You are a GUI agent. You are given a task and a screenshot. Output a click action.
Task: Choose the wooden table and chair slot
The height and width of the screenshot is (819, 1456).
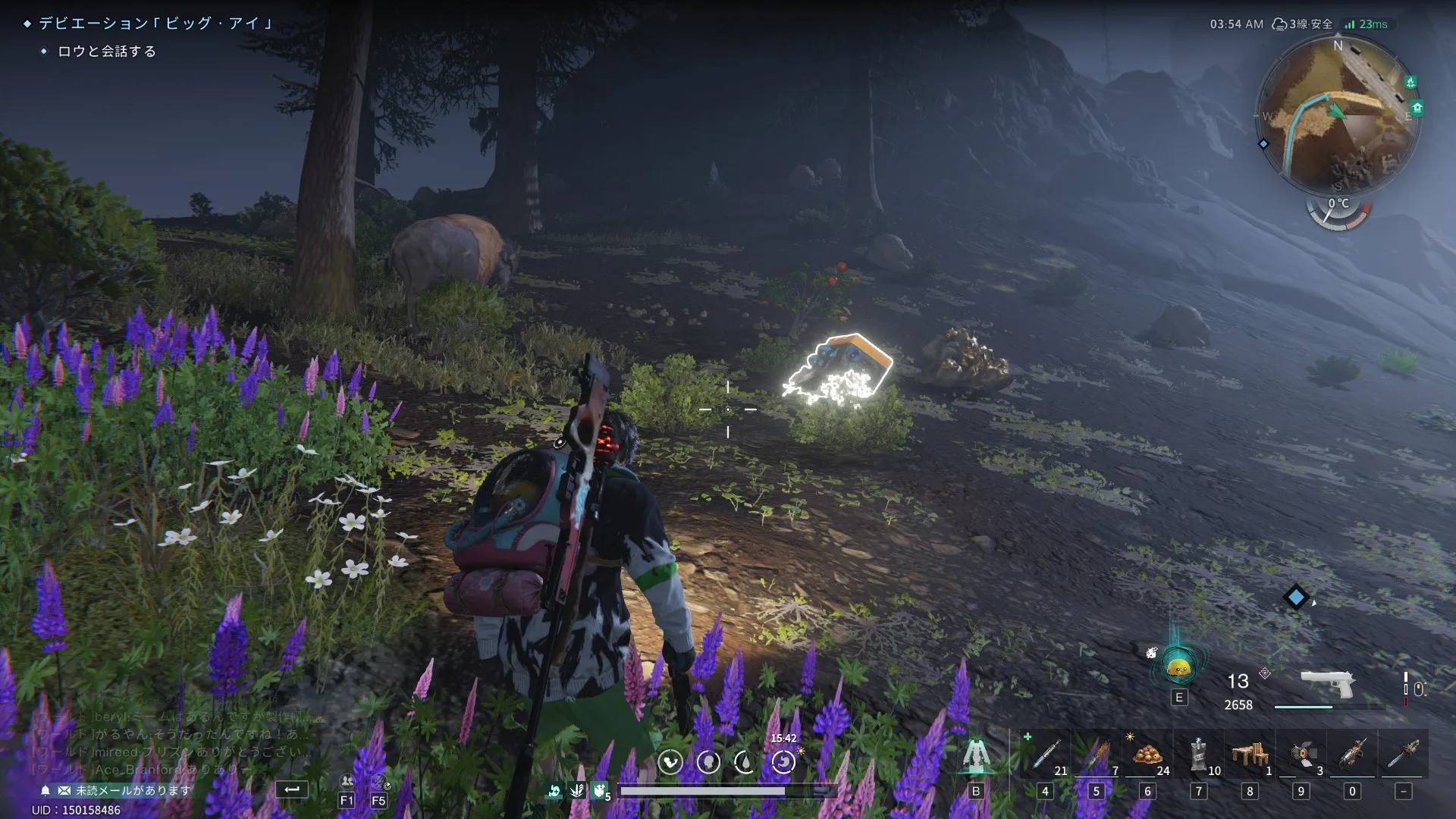(1249, 755)
